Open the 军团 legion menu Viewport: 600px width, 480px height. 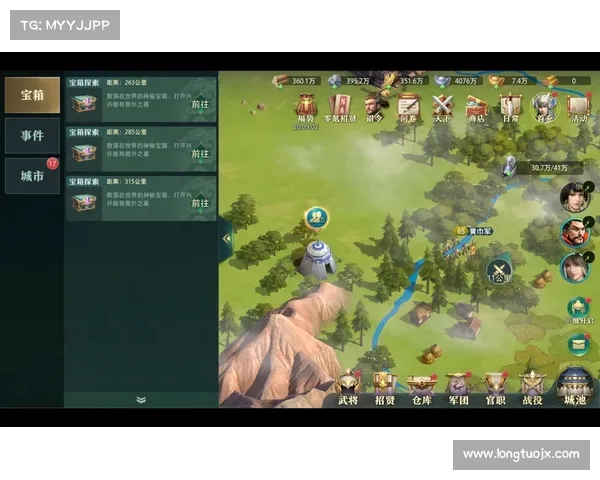point(459,388)
